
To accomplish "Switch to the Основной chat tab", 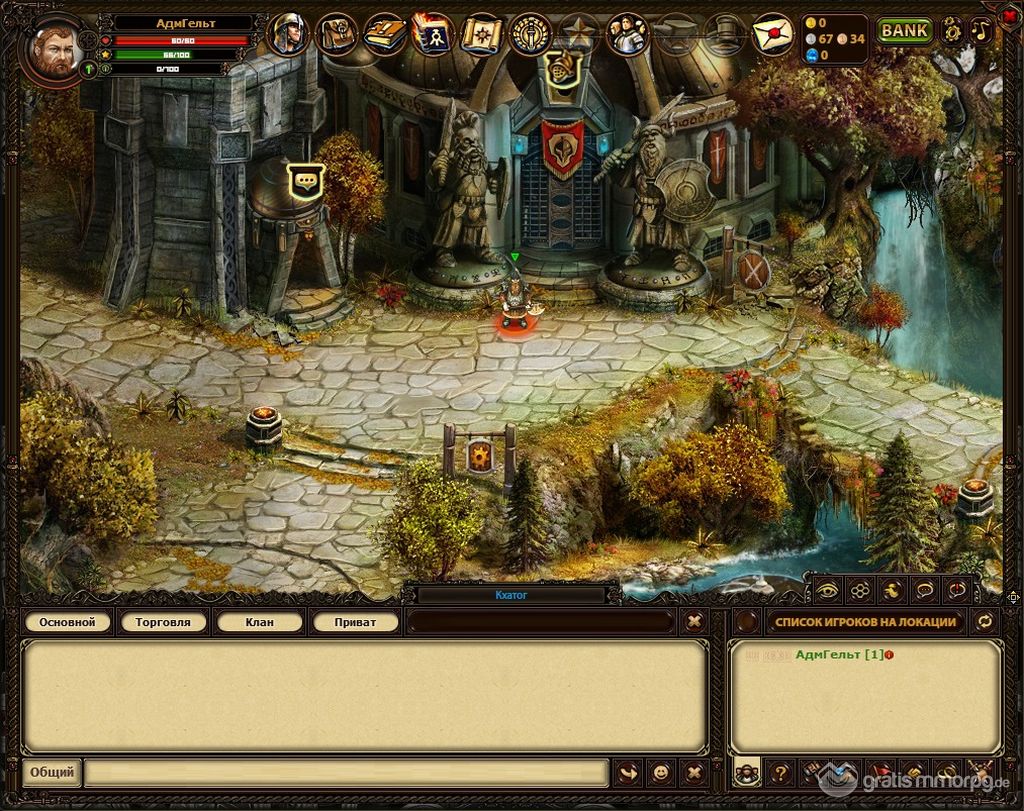I will click(67, 622).
